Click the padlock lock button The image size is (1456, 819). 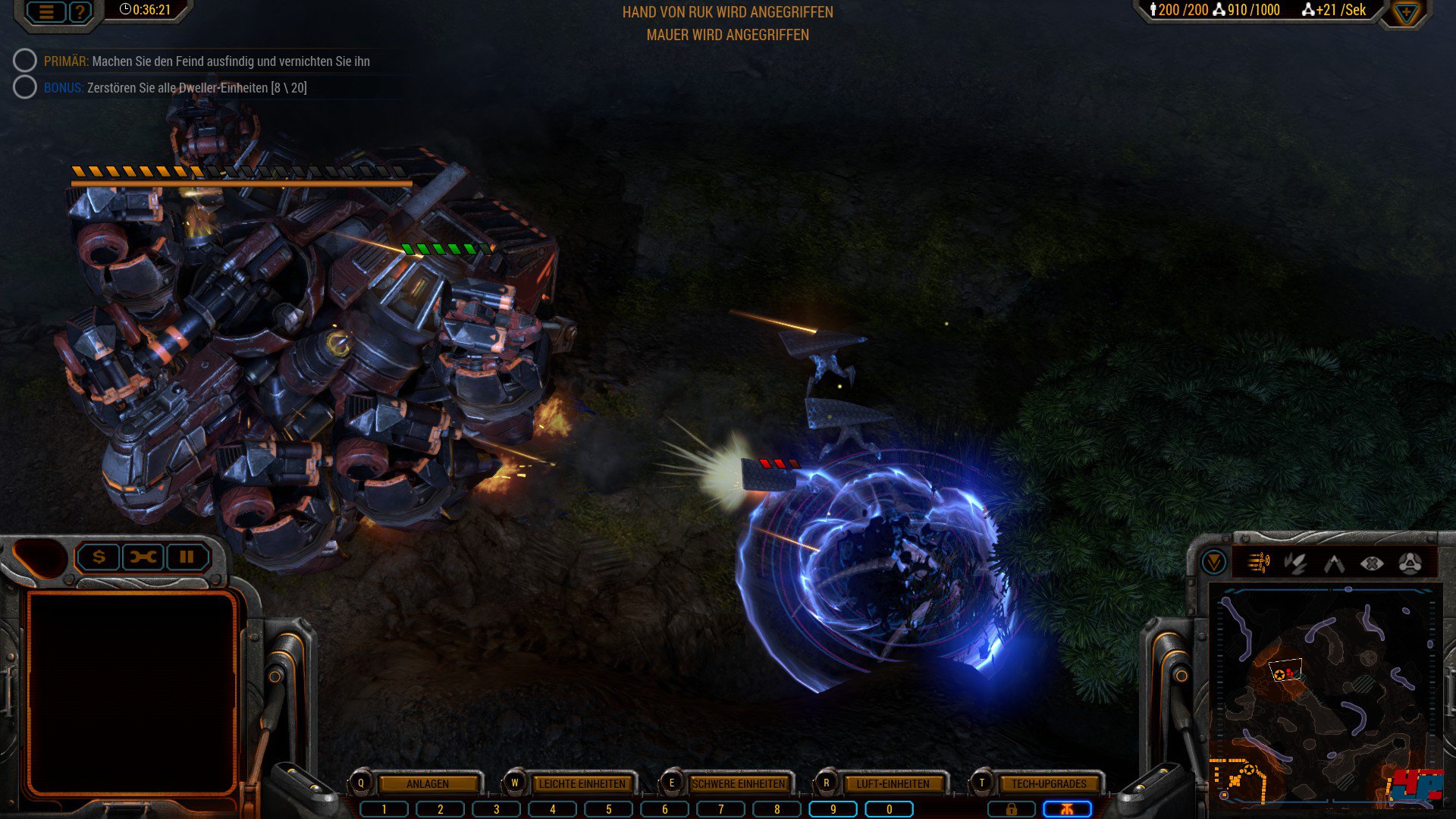click(x=1011, y=809)
